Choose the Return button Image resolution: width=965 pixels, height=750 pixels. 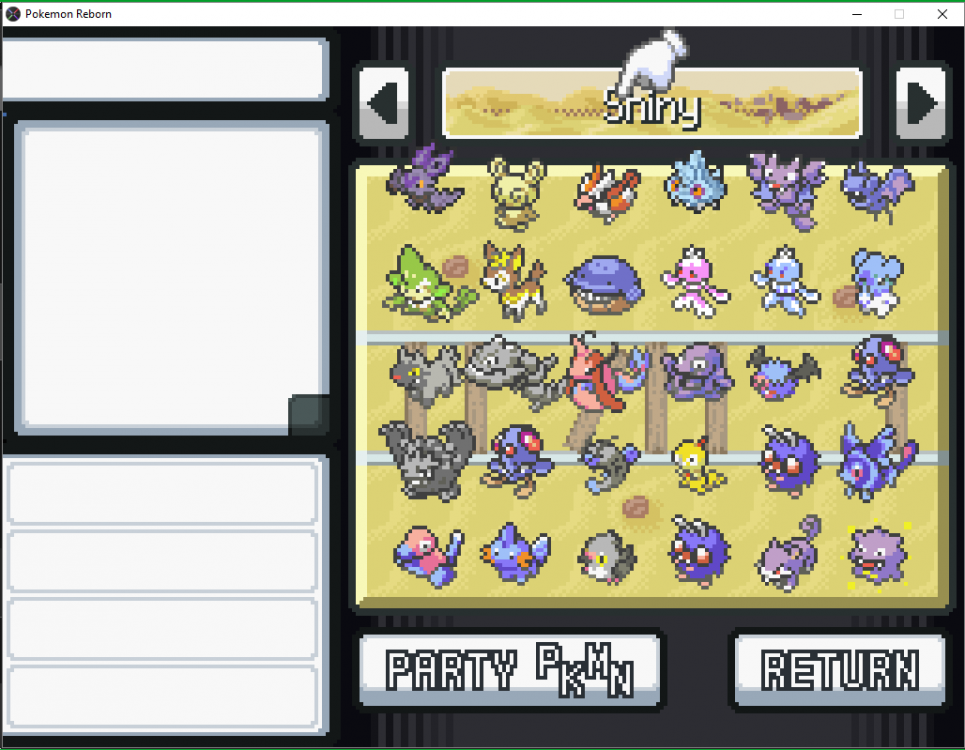tap(840, 668)
